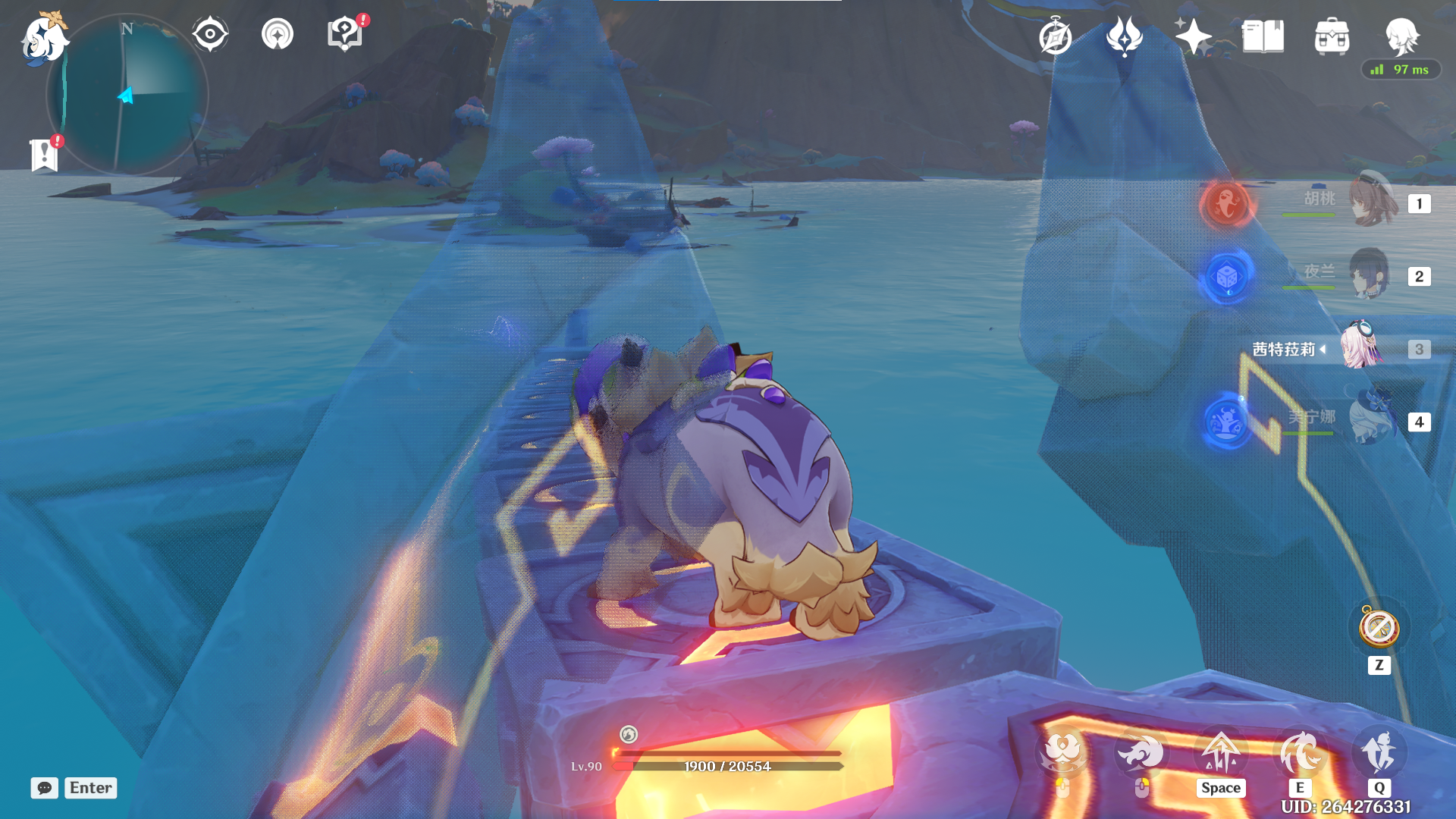This screenshot has height=819, width=1456.
Task: Switch to party member 胡桃
Action: pos(1373,202)
